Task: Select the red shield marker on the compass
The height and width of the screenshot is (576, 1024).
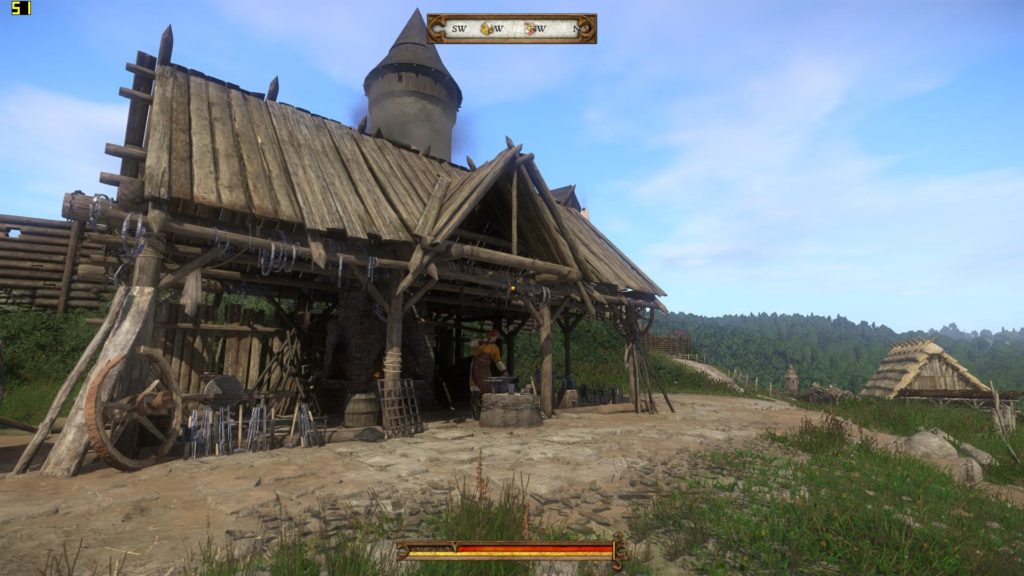Action: coord(530,29)
